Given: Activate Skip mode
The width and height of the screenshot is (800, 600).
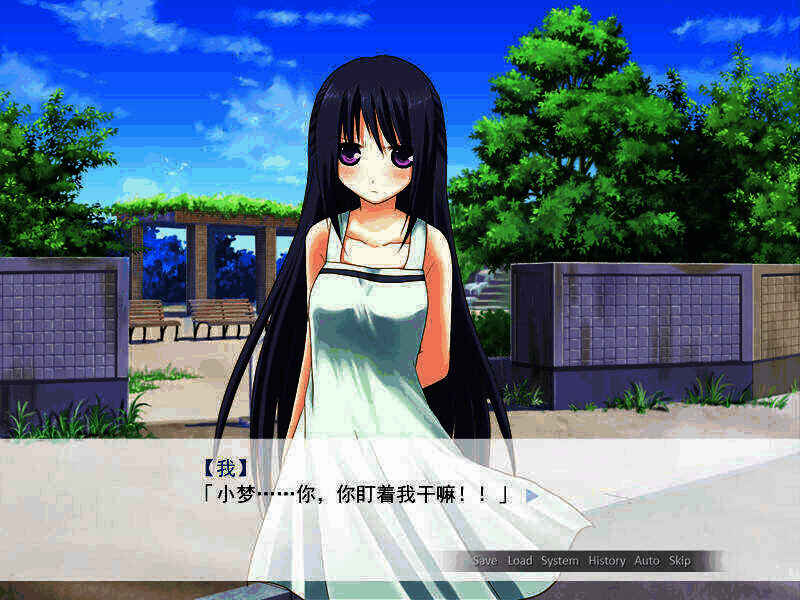Looking at the screenshot, I should coord(680,561).
